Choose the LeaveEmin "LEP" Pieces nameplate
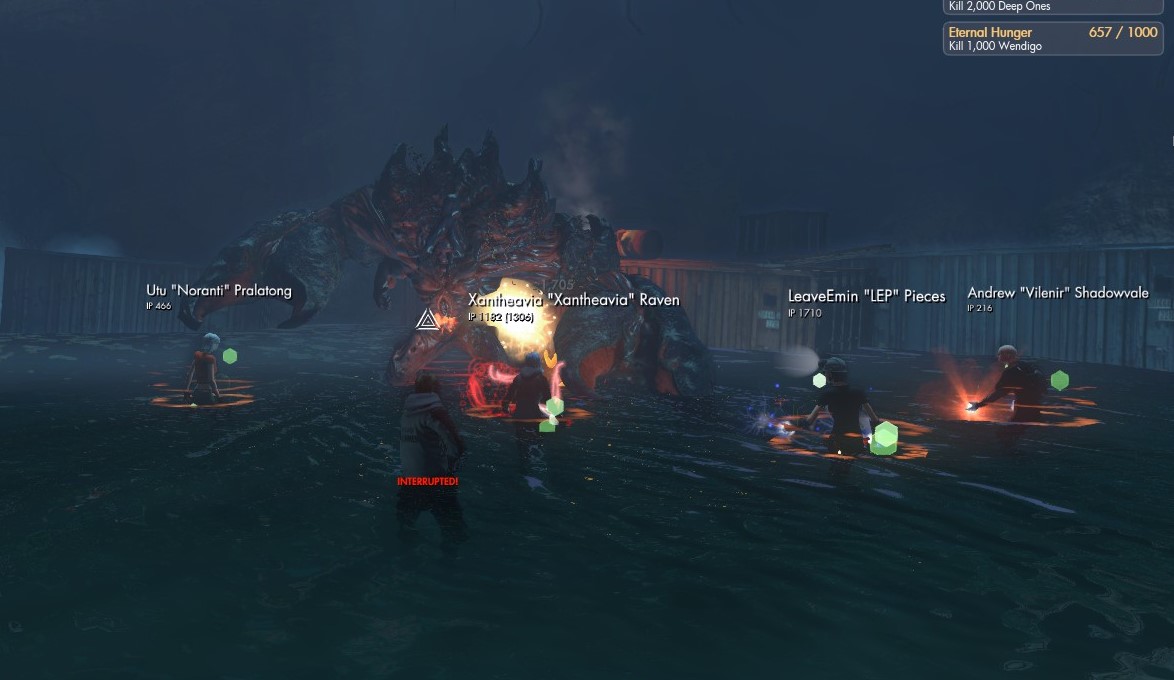The width and height of the screenshot is (1174, 680). tap(866, 296)
